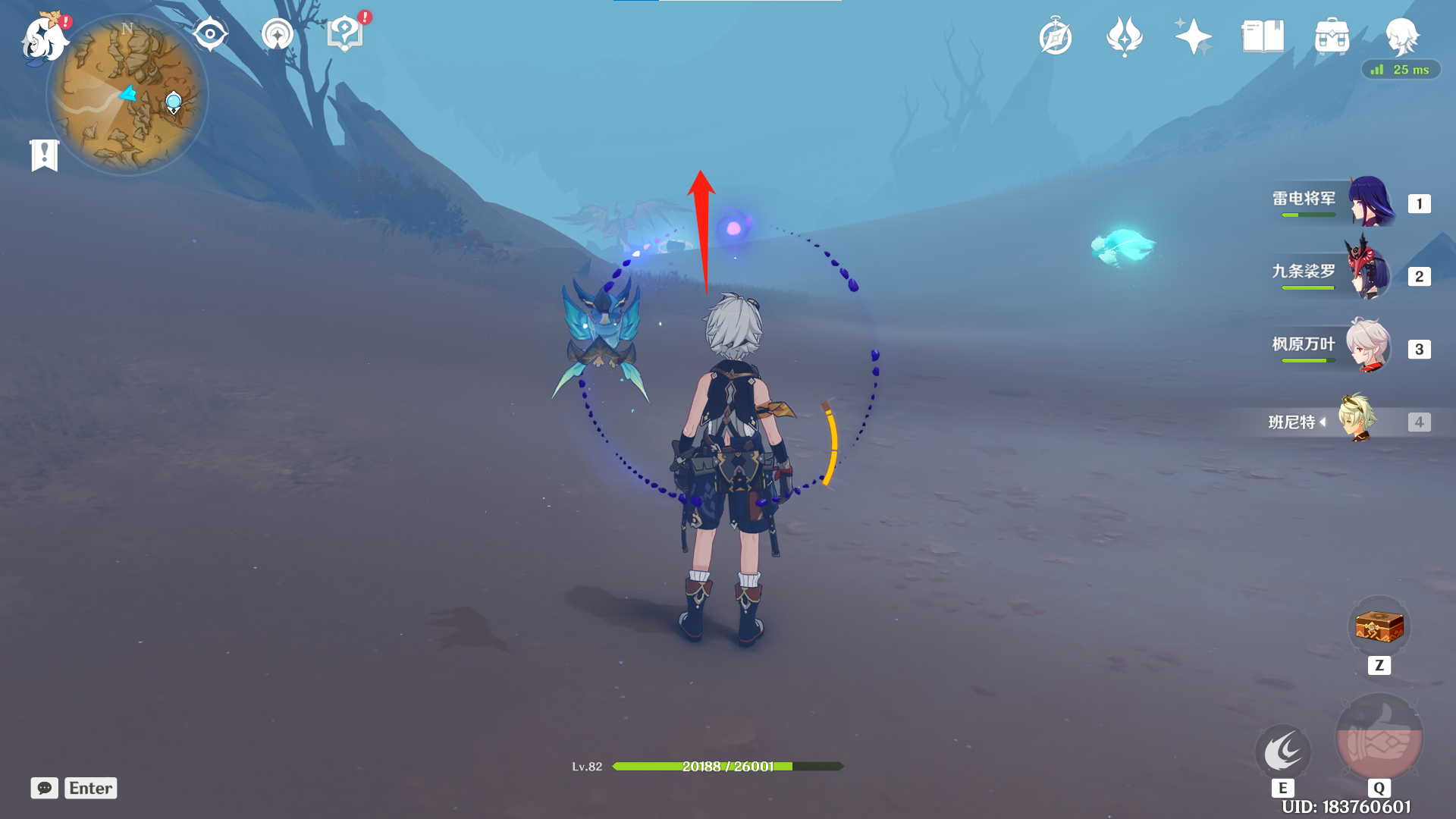
Task: Open the Paimon menu icon
Action: pos(44,38)
